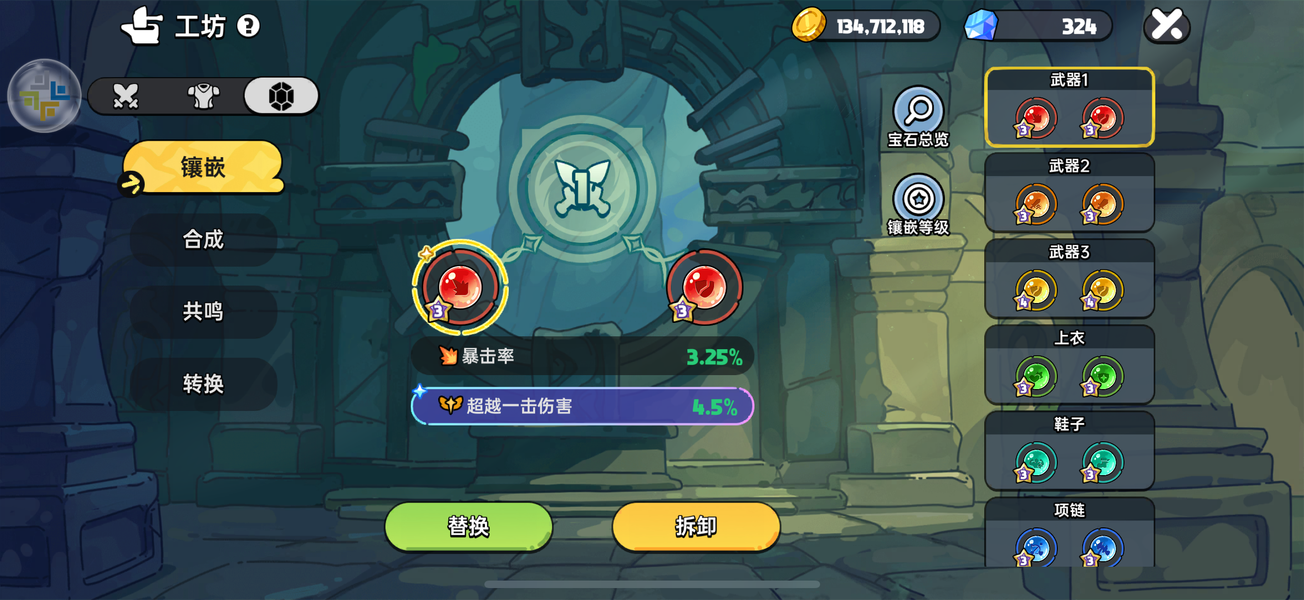
Task: Select the 鞋子 shoes equipment row
Action: coord(1069,451)
